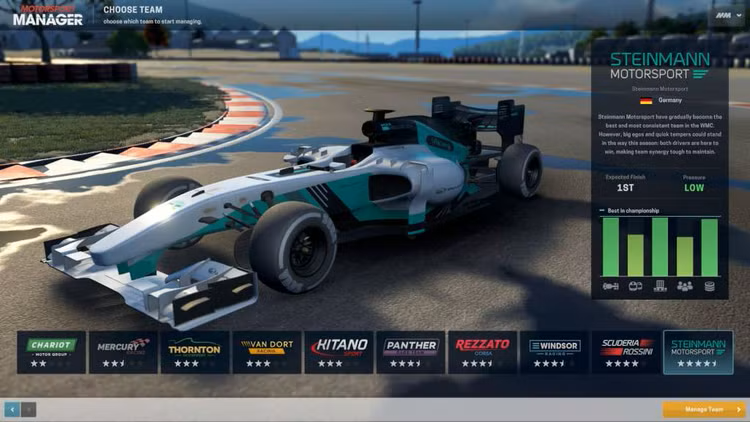Choose the Mercury Racing team tile

[123, 352]
